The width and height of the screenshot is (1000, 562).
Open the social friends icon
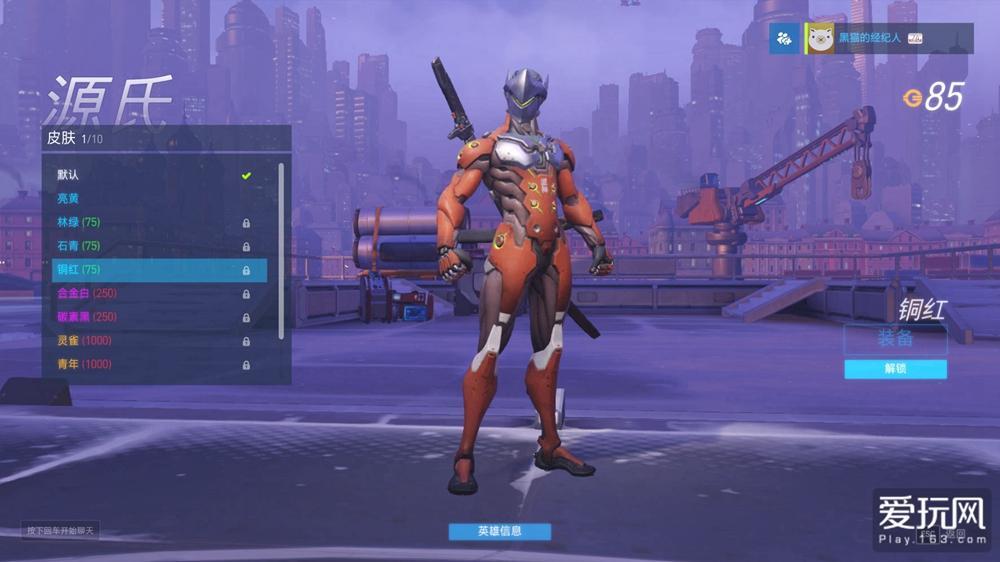(784, 38)
